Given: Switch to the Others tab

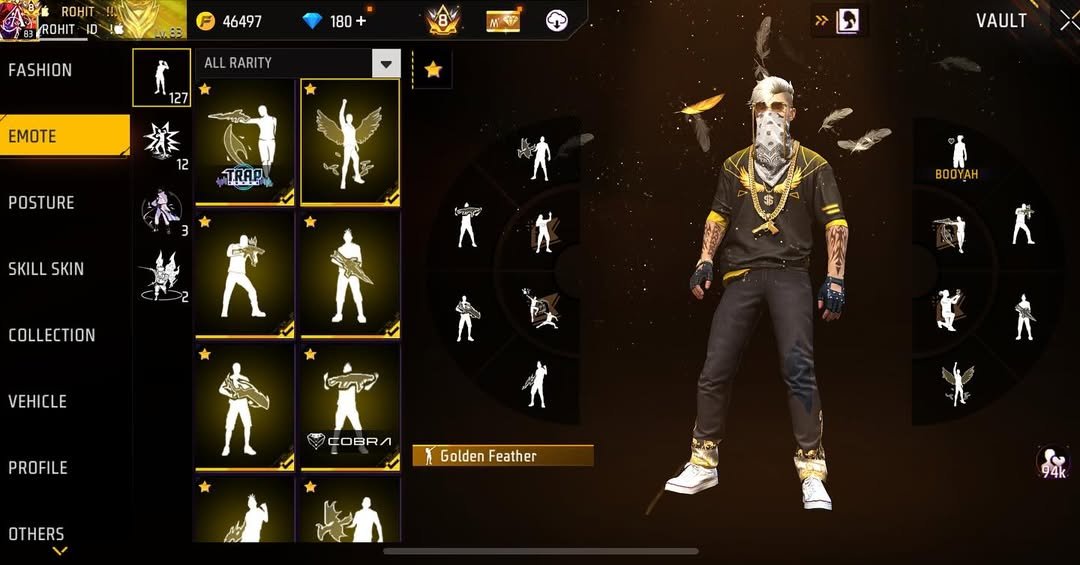Looking at the screenshot, I should click(37, 534).
